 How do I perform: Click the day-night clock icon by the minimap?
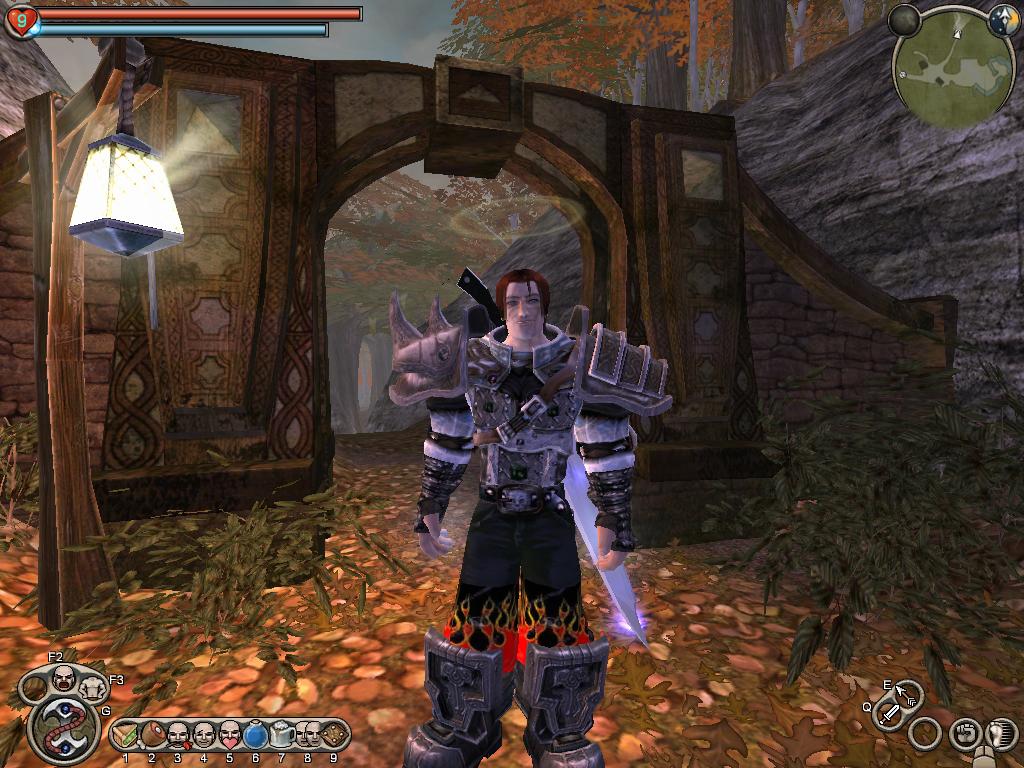pyautogui.click(x=1003, y=19)
